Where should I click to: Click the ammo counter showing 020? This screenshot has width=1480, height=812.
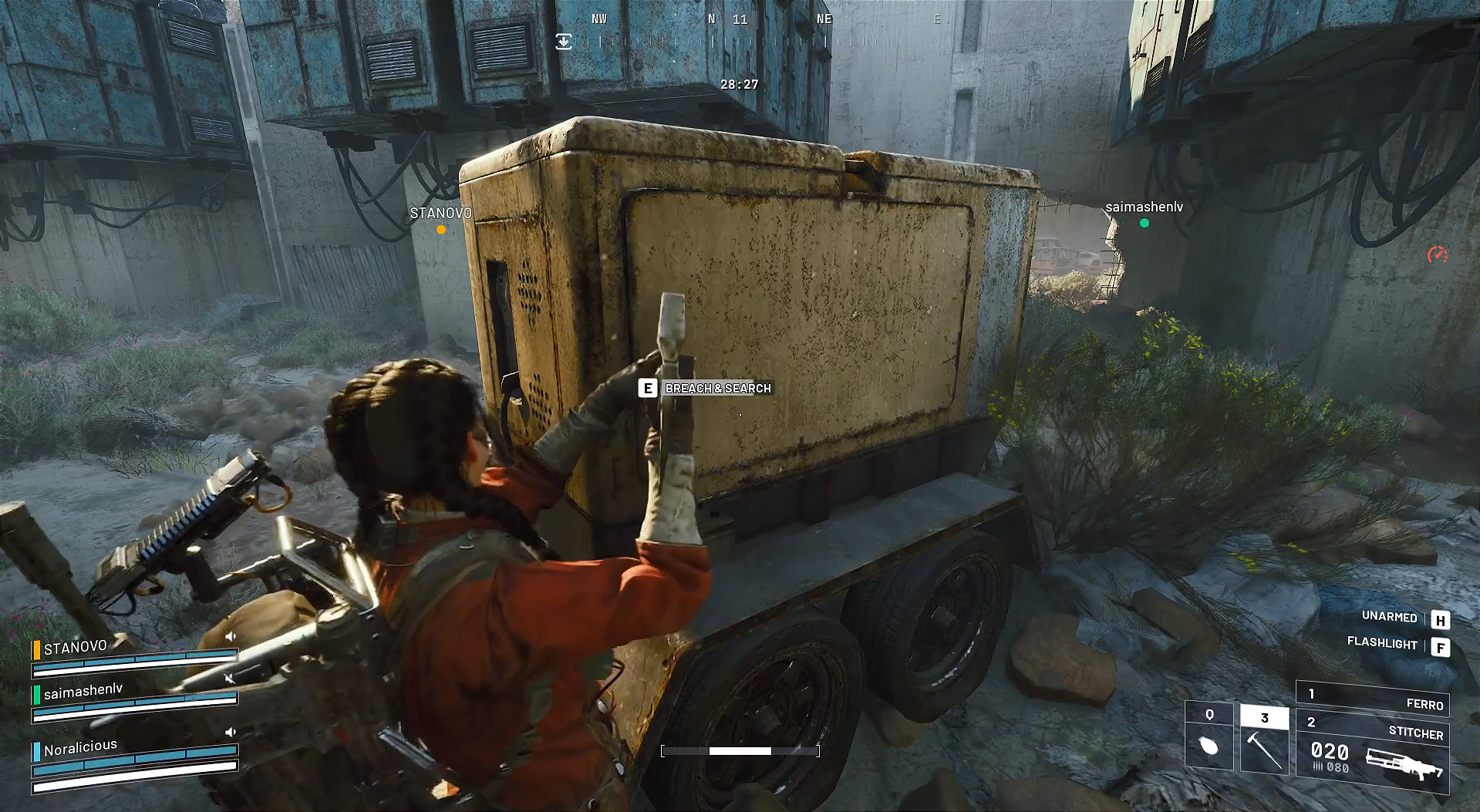click(1329, 751)
